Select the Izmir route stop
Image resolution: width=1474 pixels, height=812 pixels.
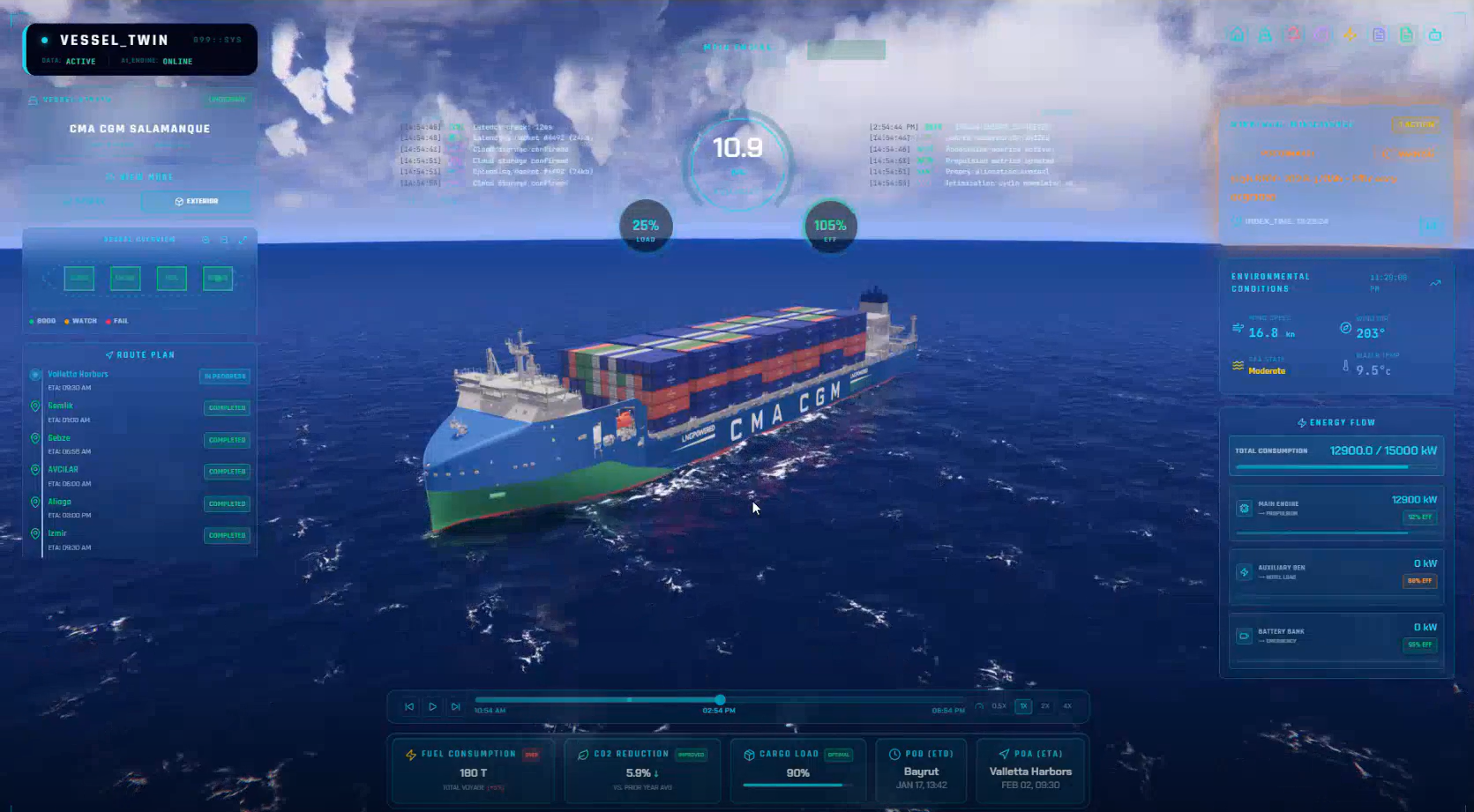57,533
